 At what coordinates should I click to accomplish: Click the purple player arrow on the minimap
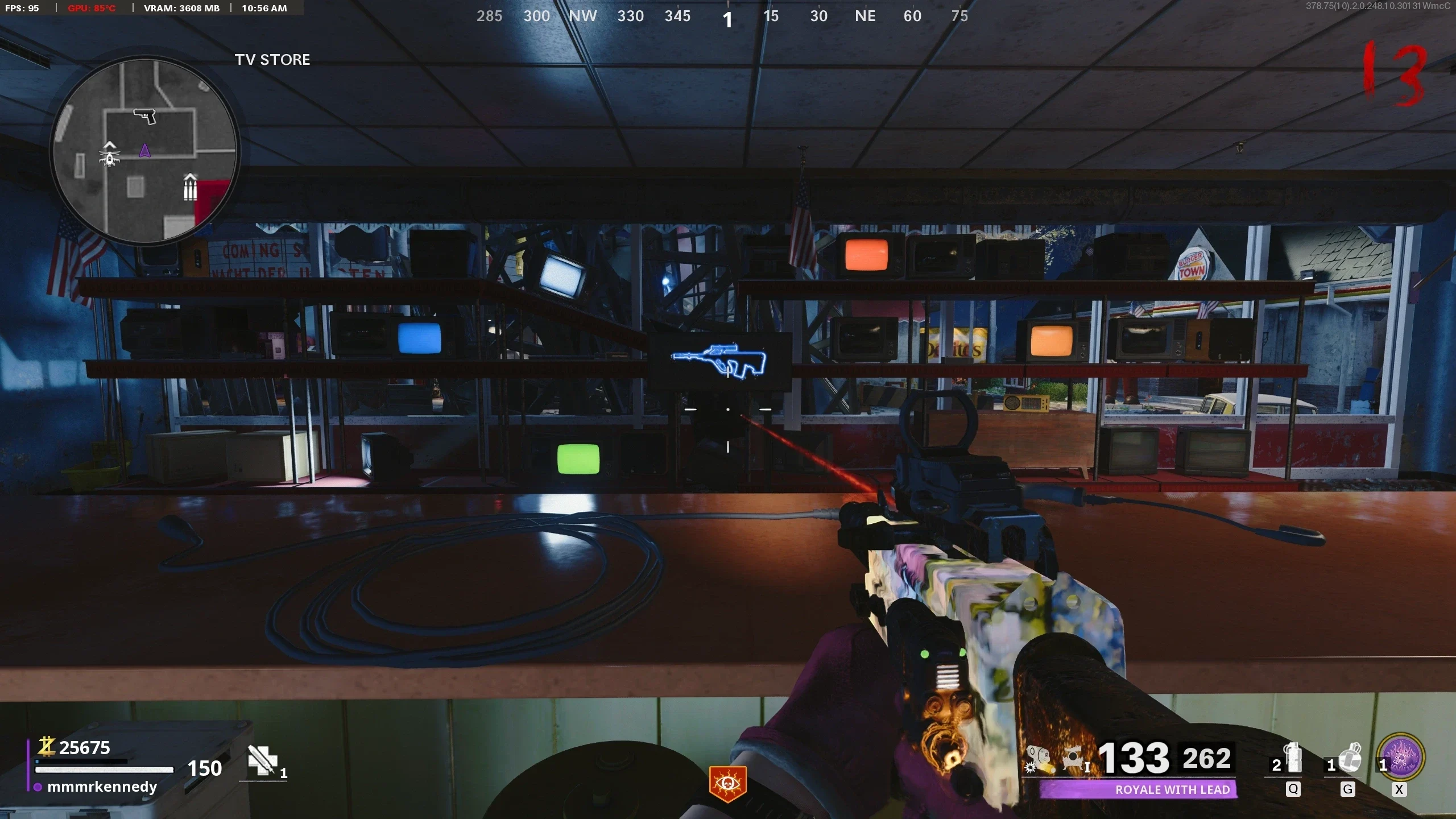coord(144,151)
